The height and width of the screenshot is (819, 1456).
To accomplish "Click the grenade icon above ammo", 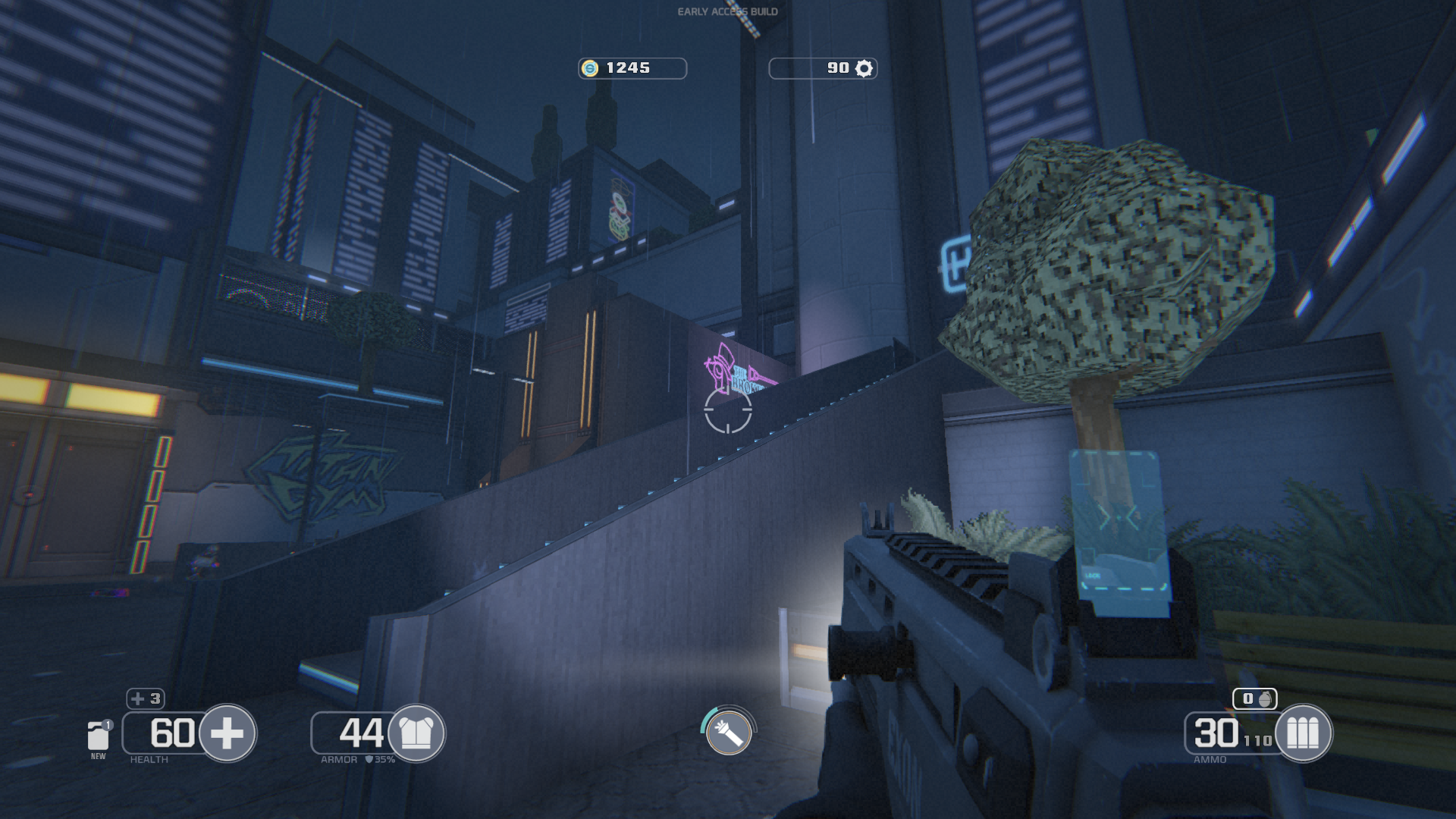I will click(1264, 698).
